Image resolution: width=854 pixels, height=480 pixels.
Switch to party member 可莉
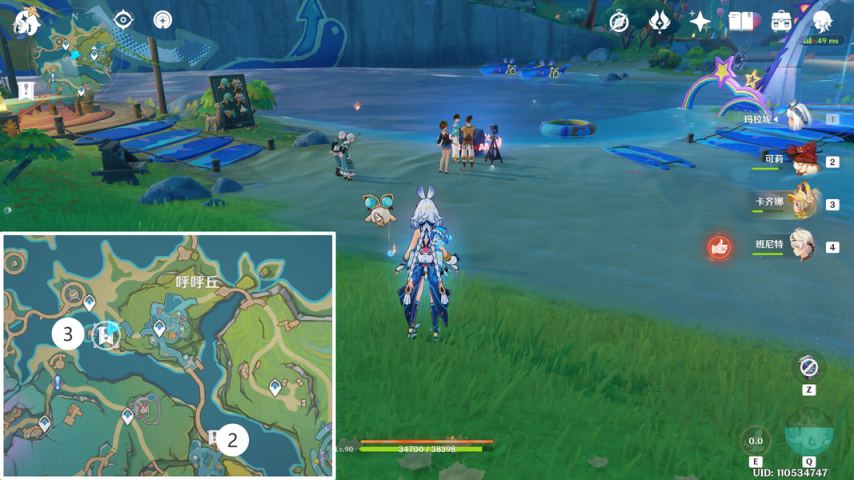[797, 160]
